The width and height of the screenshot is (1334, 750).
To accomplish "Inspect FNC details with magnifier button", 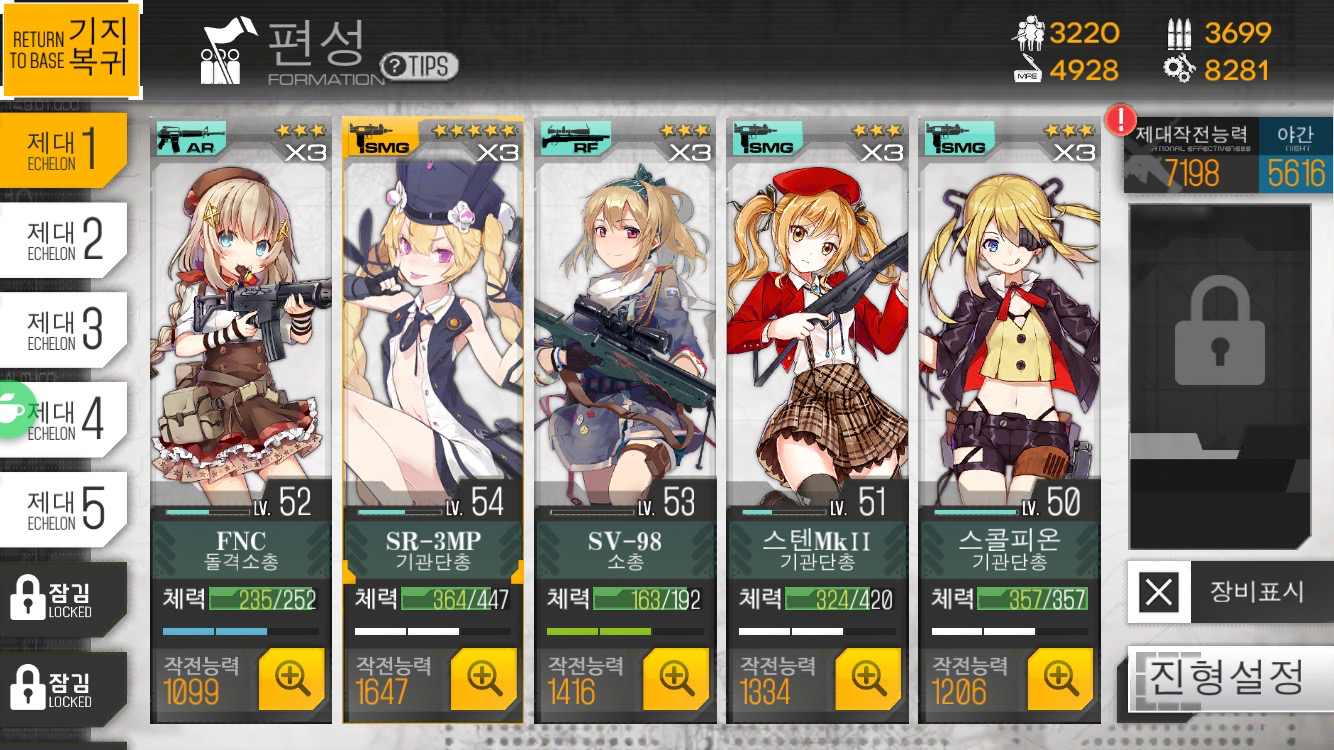I will pos(291,679).
